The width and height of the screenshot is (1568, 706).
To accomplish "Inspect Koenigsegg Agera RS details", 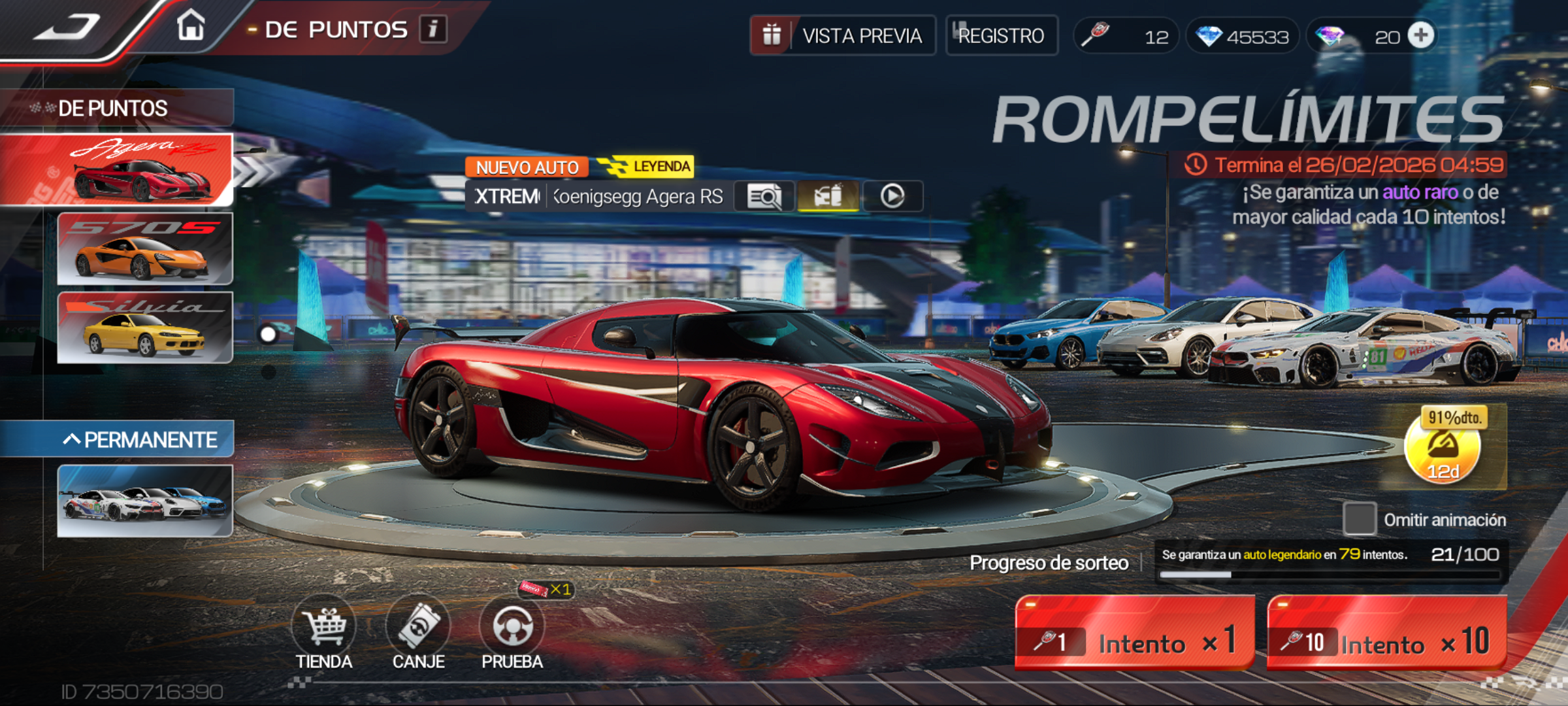I will pos(764,196).
